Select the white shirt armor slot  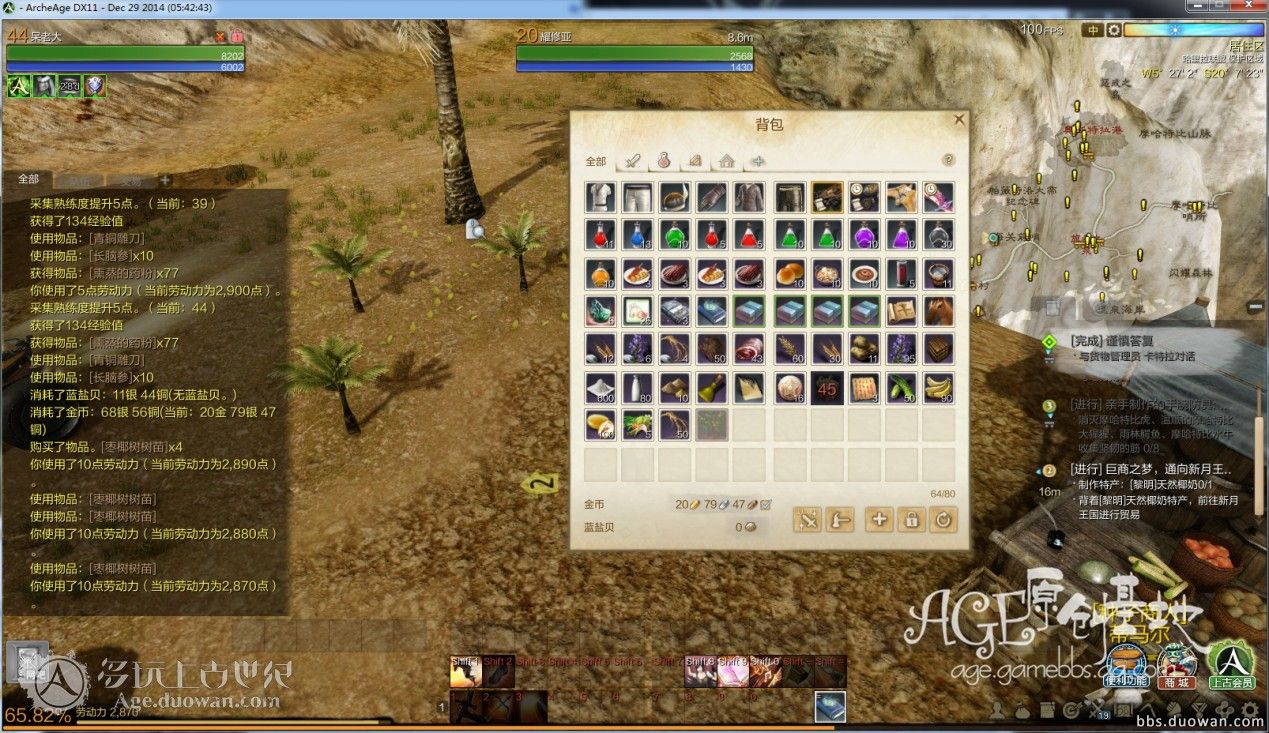pyautogui.click(x=600, y=197)
